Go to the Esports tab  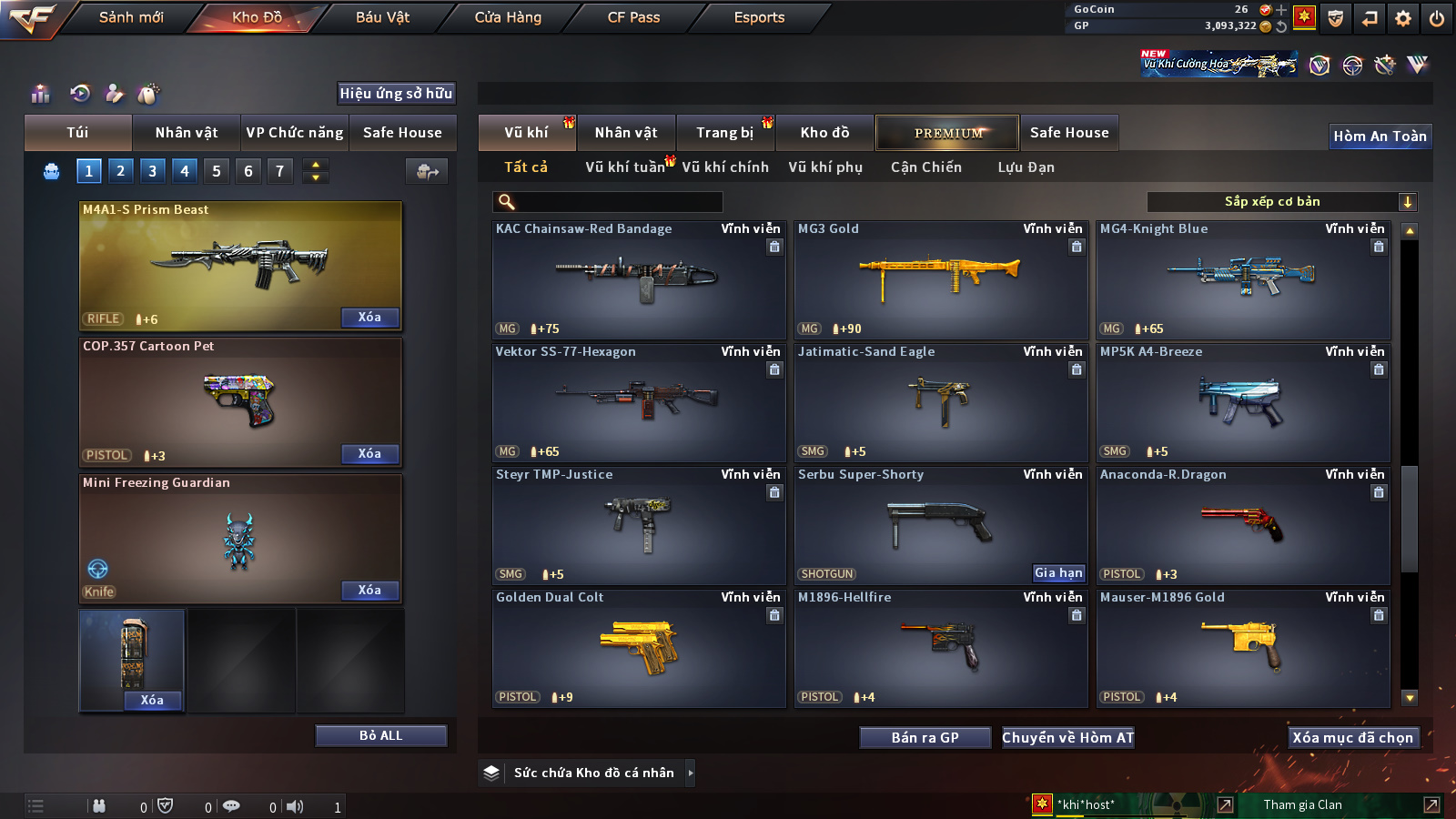(759, 17)
